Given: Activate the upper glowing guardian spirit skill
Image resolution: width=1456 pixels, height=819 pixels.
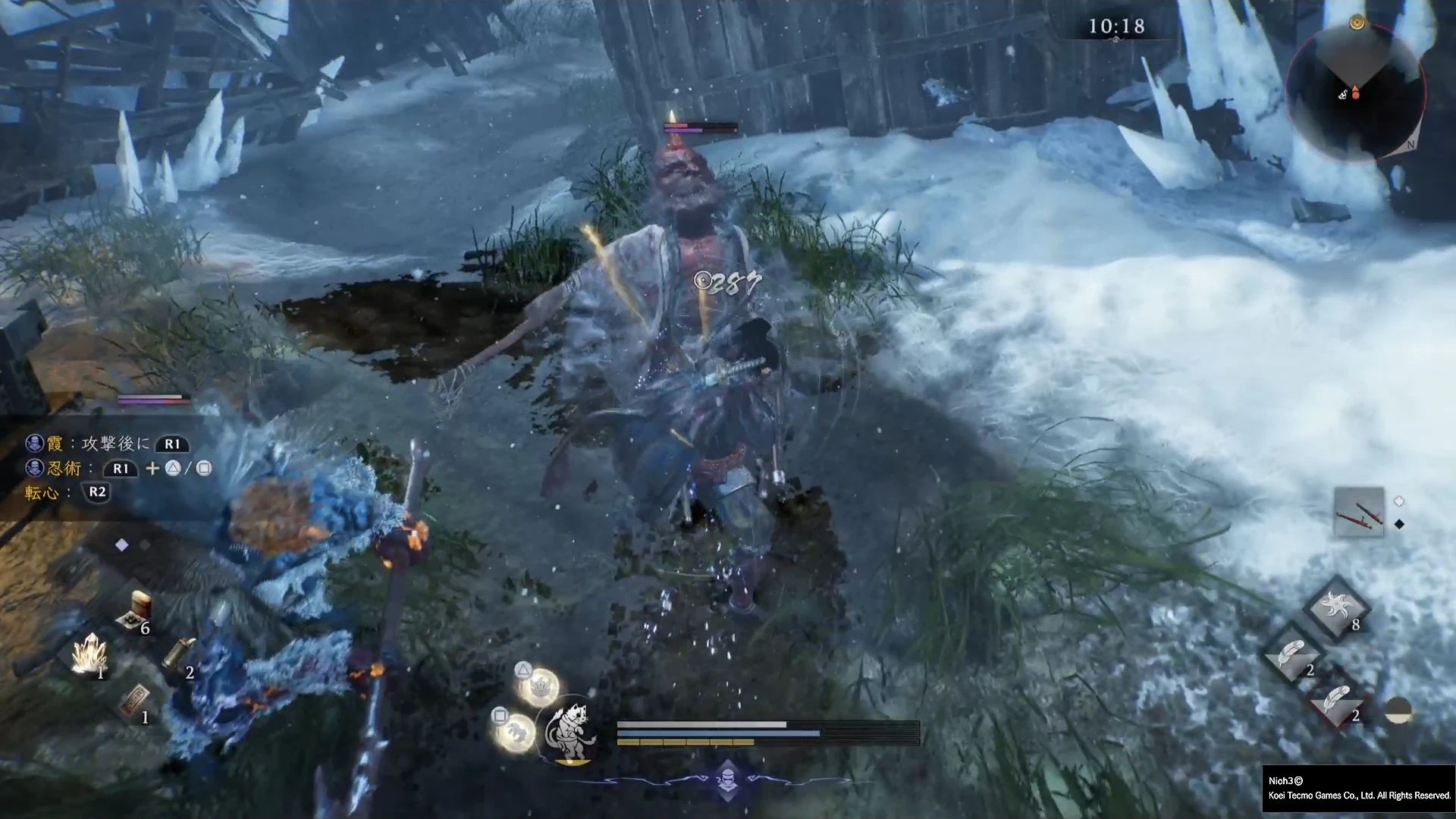Looking at the screenshot, I should (540, 688).
